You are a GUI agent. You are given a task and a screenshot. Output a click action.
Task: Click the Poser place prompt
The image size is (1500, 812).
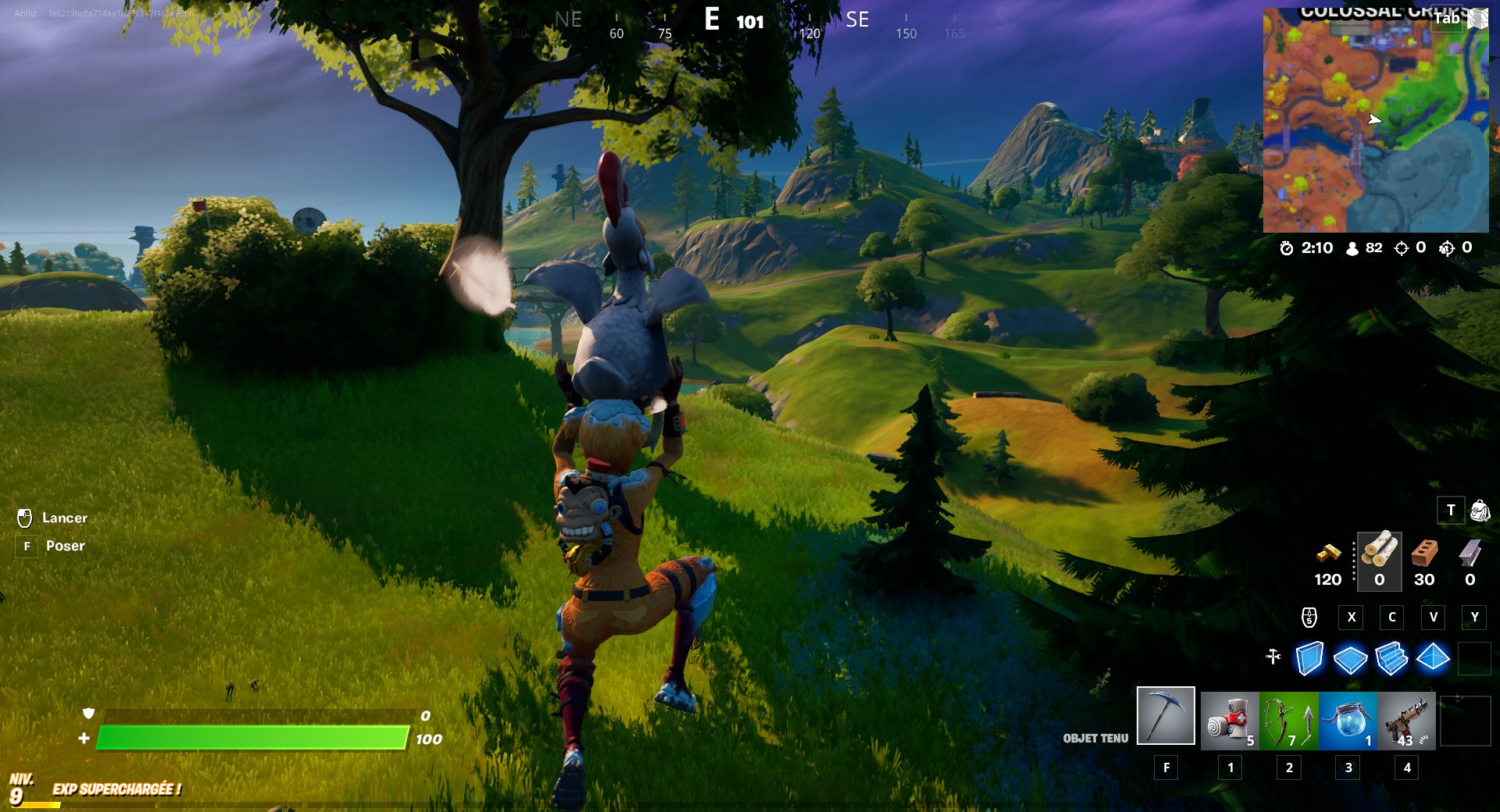point(66,545)
